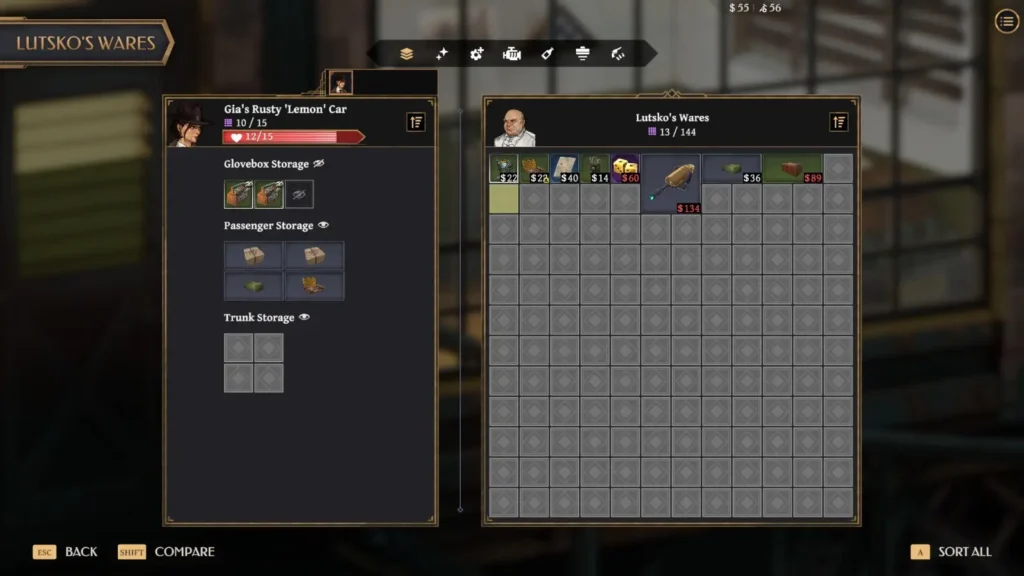Switch to the sparkles category filter
This screenshot has width=1024, height=576.
(441, 54)
